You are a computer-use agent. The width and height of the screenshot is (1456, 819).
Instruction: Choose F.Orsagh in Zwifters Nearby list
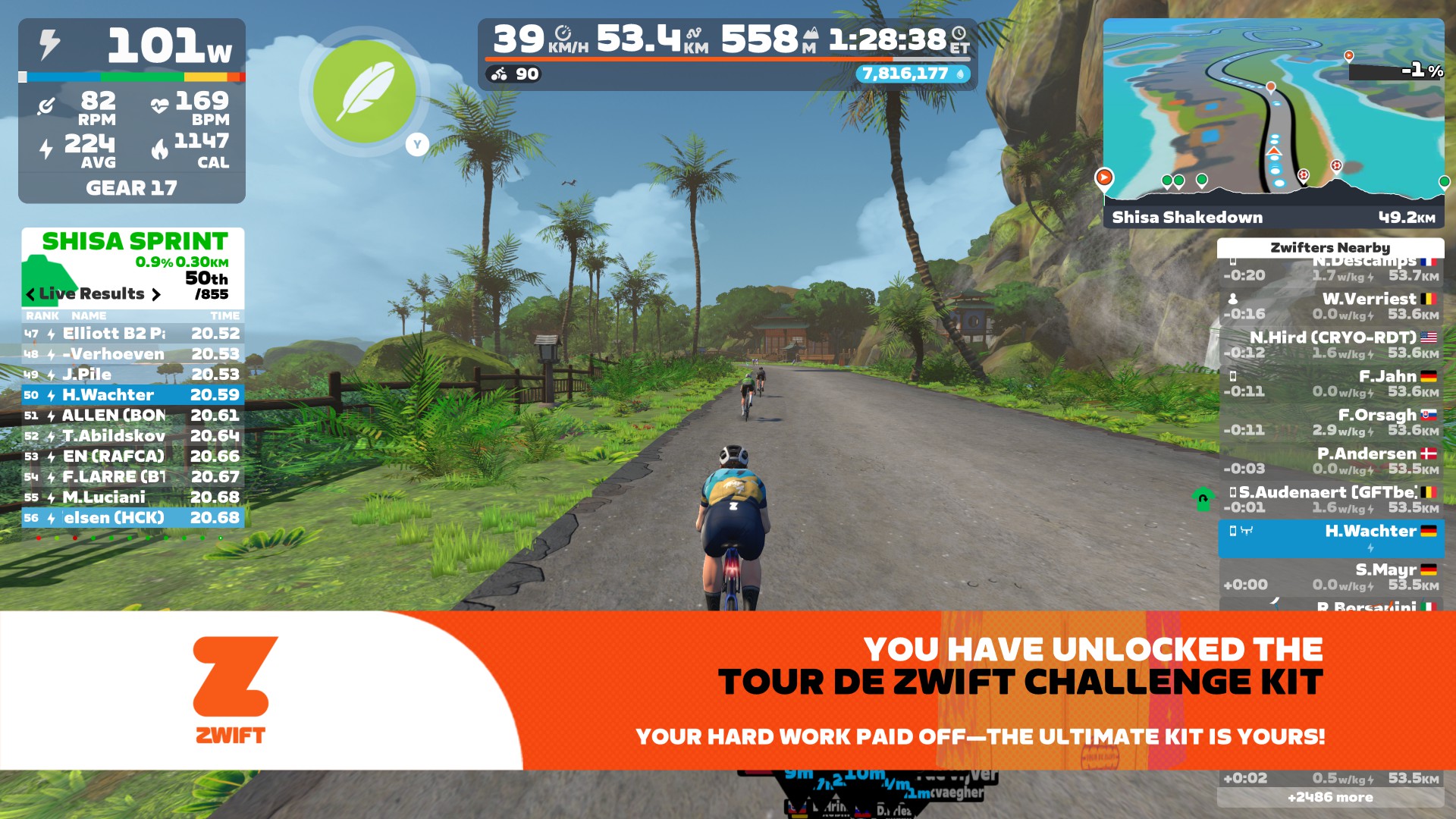pos(1331,422)
